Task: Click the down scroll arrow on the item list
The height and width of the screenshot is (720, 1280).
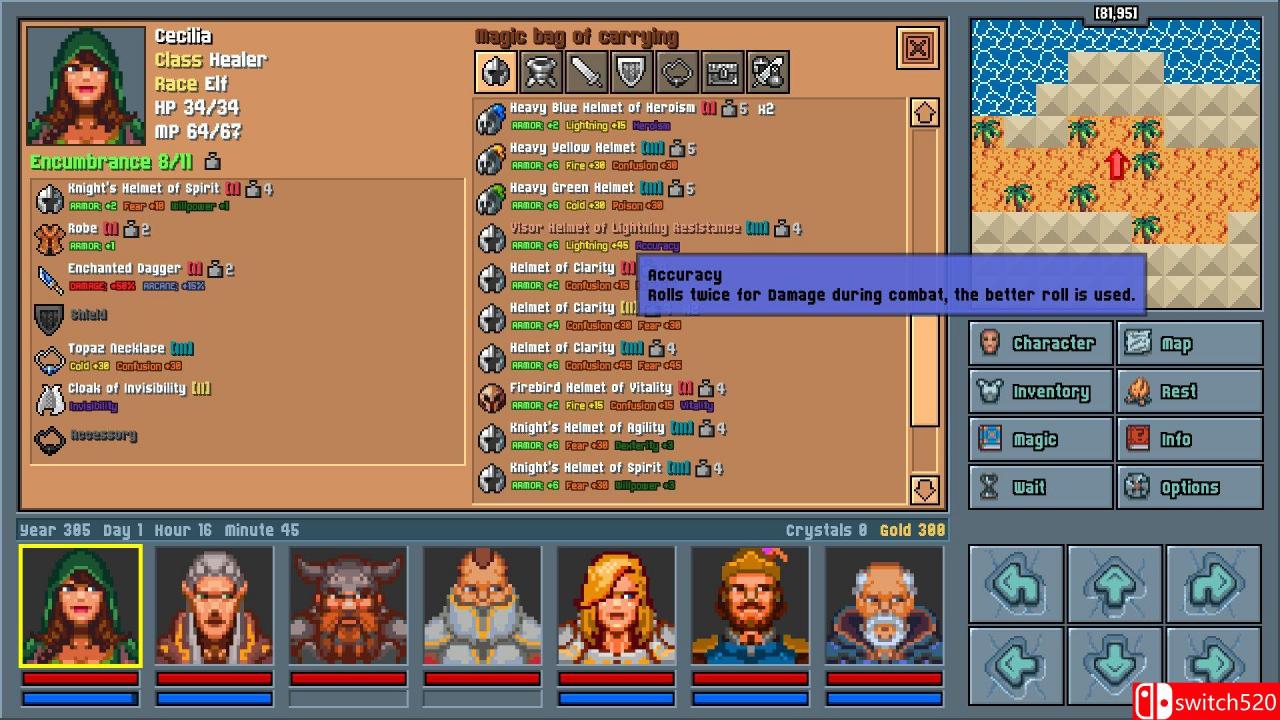Action: tap(924, 490)
